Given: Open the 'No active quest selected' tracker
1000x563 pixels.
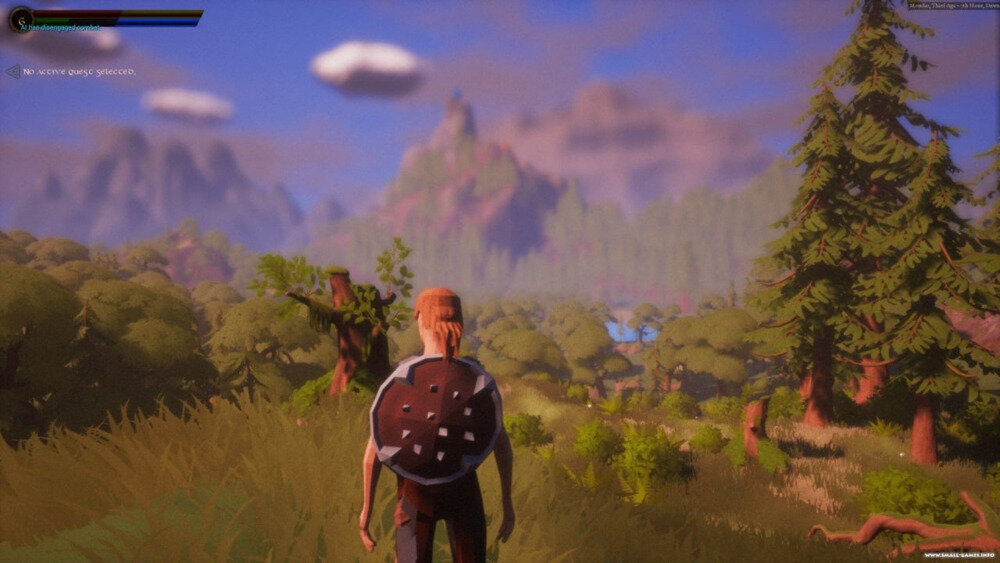Looking at the screenshot, I should click(x=78, y=72).
